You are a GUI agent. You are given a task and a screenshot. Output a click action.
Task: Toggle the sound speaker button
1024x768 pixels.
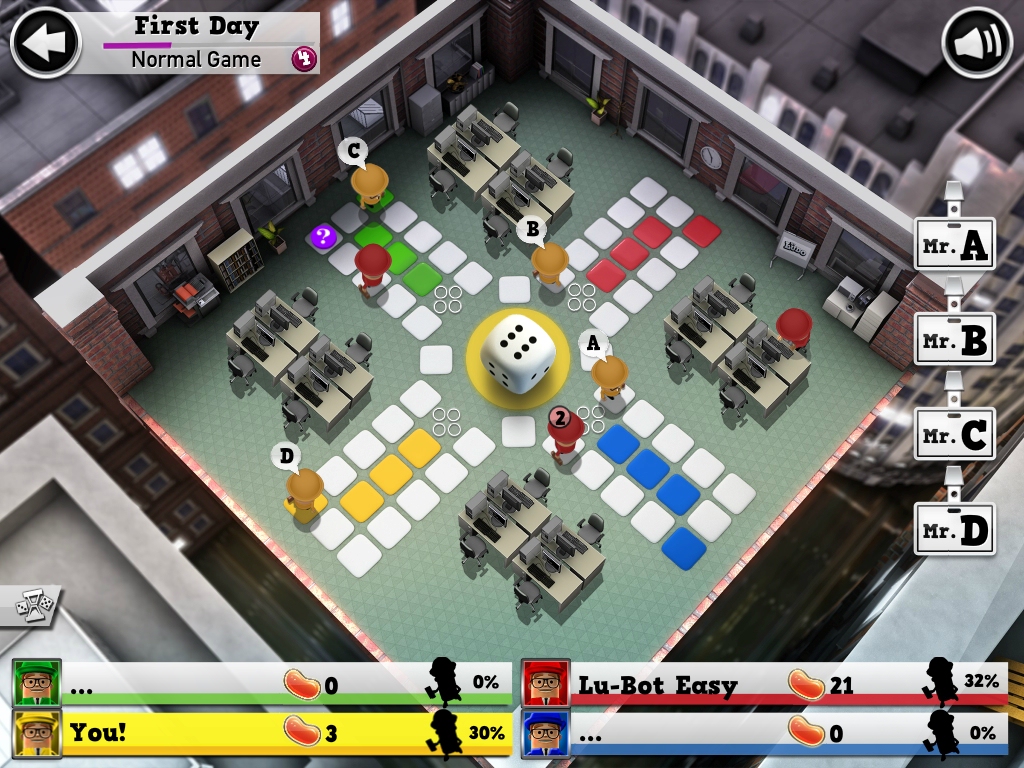click(x=977, y=42)
